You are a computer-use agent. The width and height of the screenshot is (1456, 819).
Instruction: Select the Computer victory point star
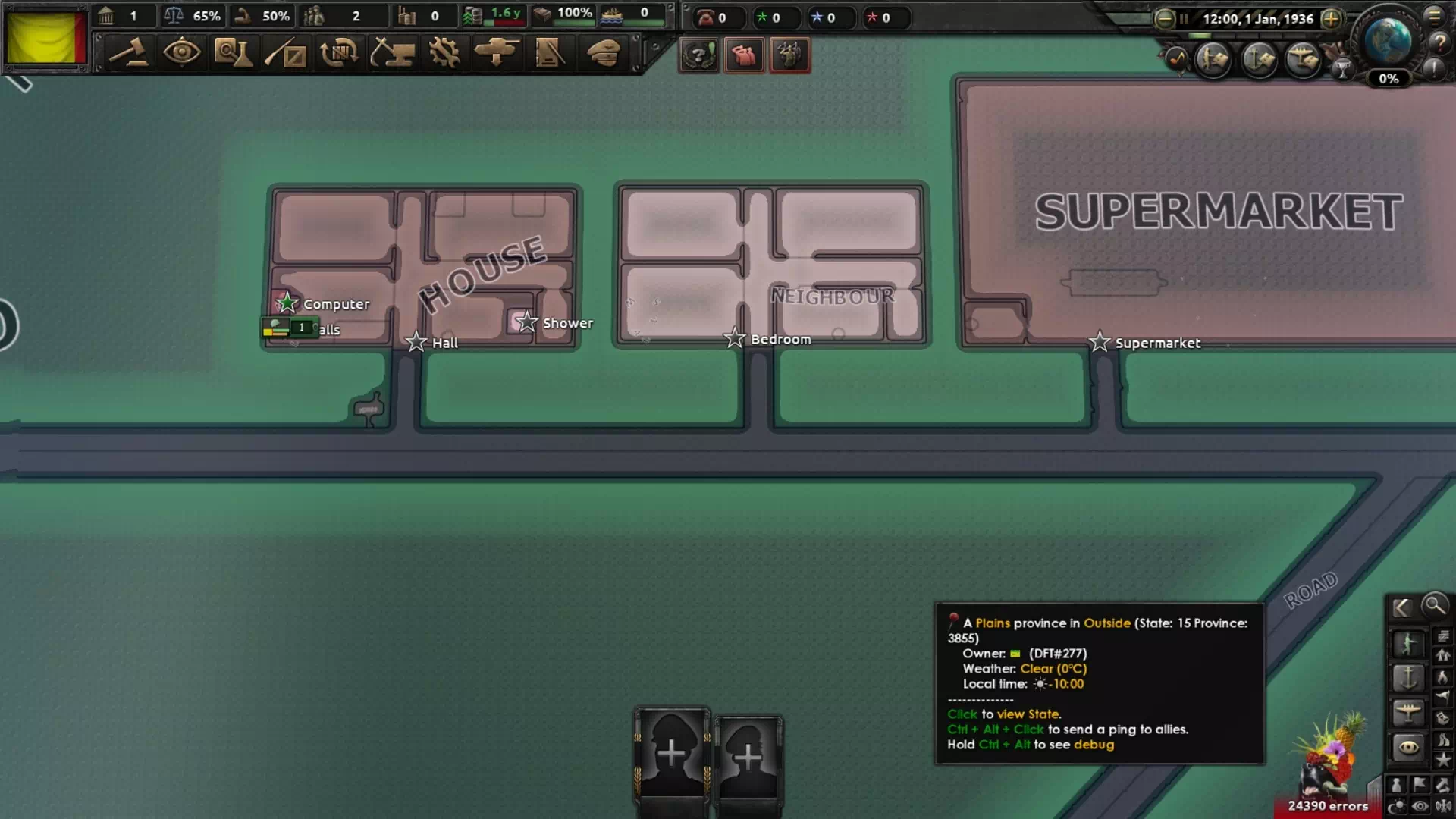click(x=287, y=303)
